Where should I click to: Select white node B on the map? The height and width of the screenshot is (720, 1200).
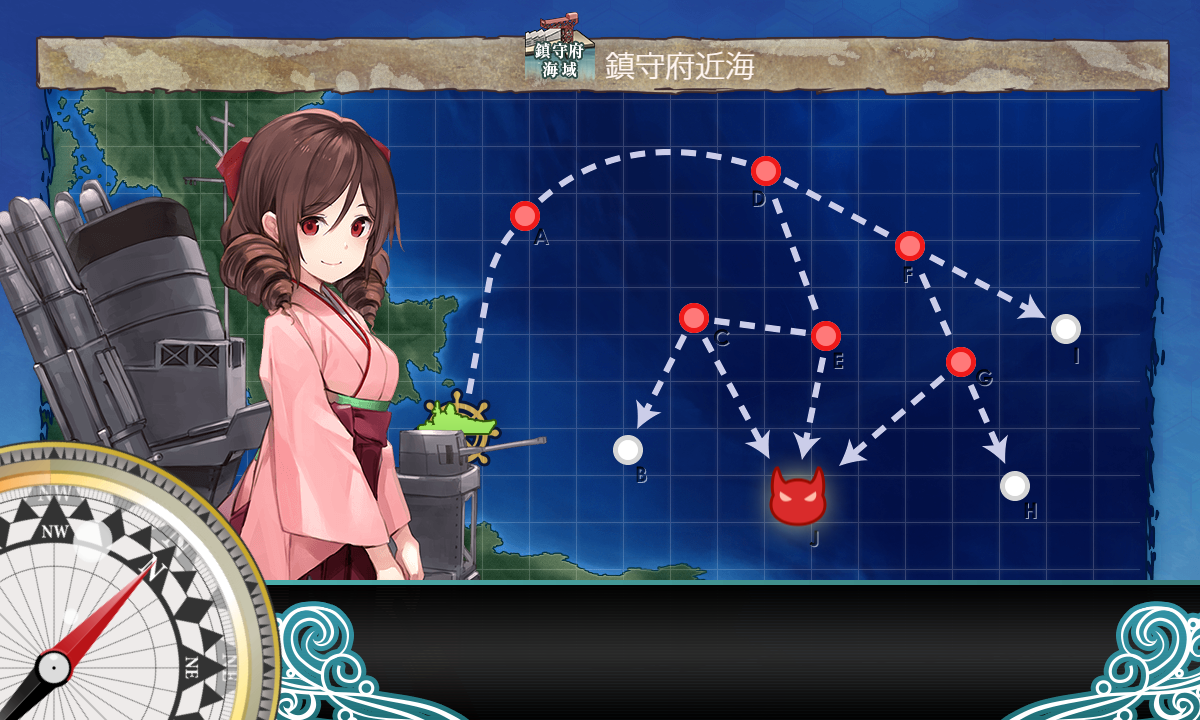click(x=628, y=450)
